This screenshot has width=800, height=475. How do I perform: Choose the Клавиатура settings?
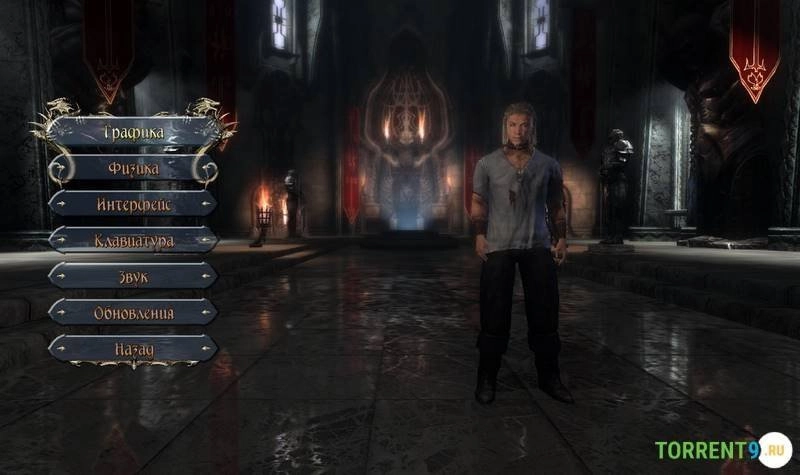(133, 240)
